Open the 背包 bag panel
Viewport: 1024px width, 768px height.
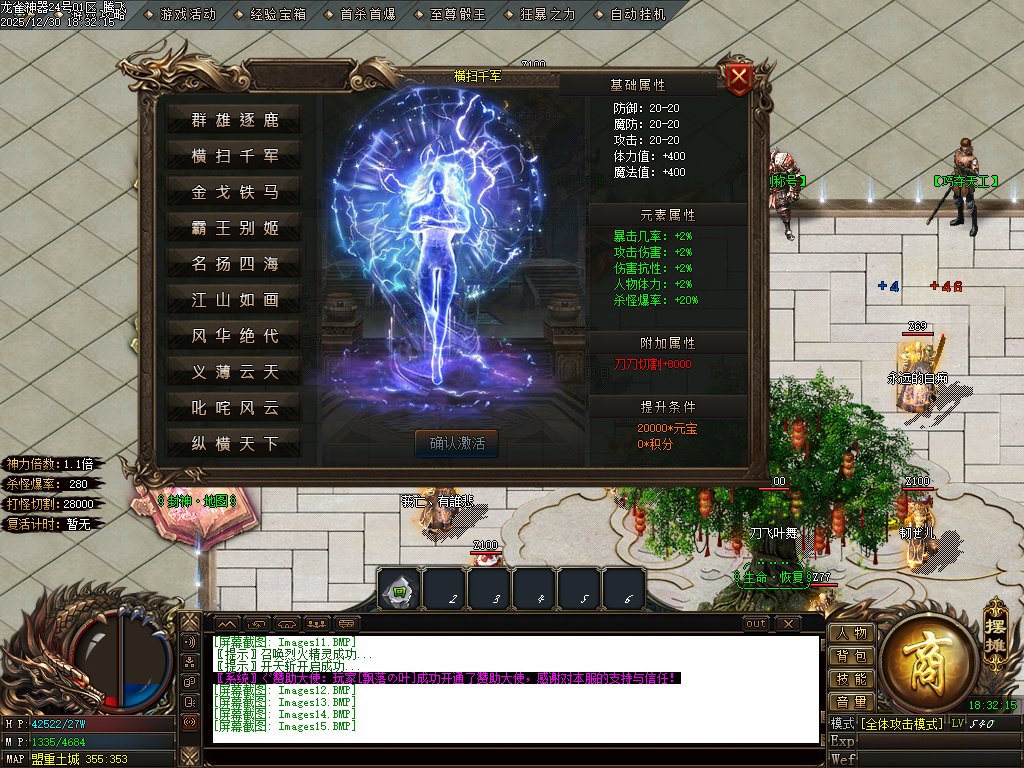point(851,656)
